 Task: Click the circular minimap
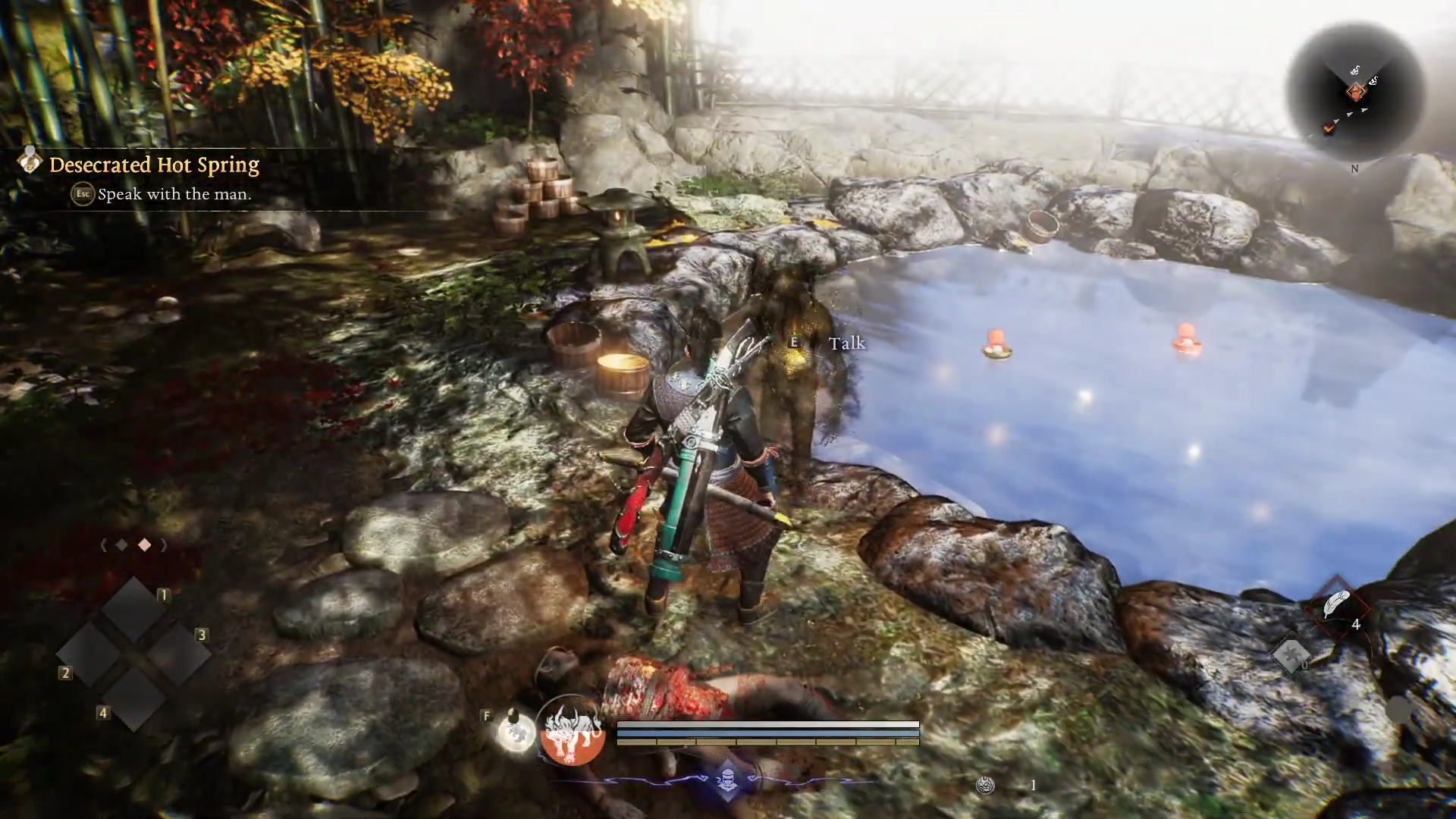[x=1355, y=93]
